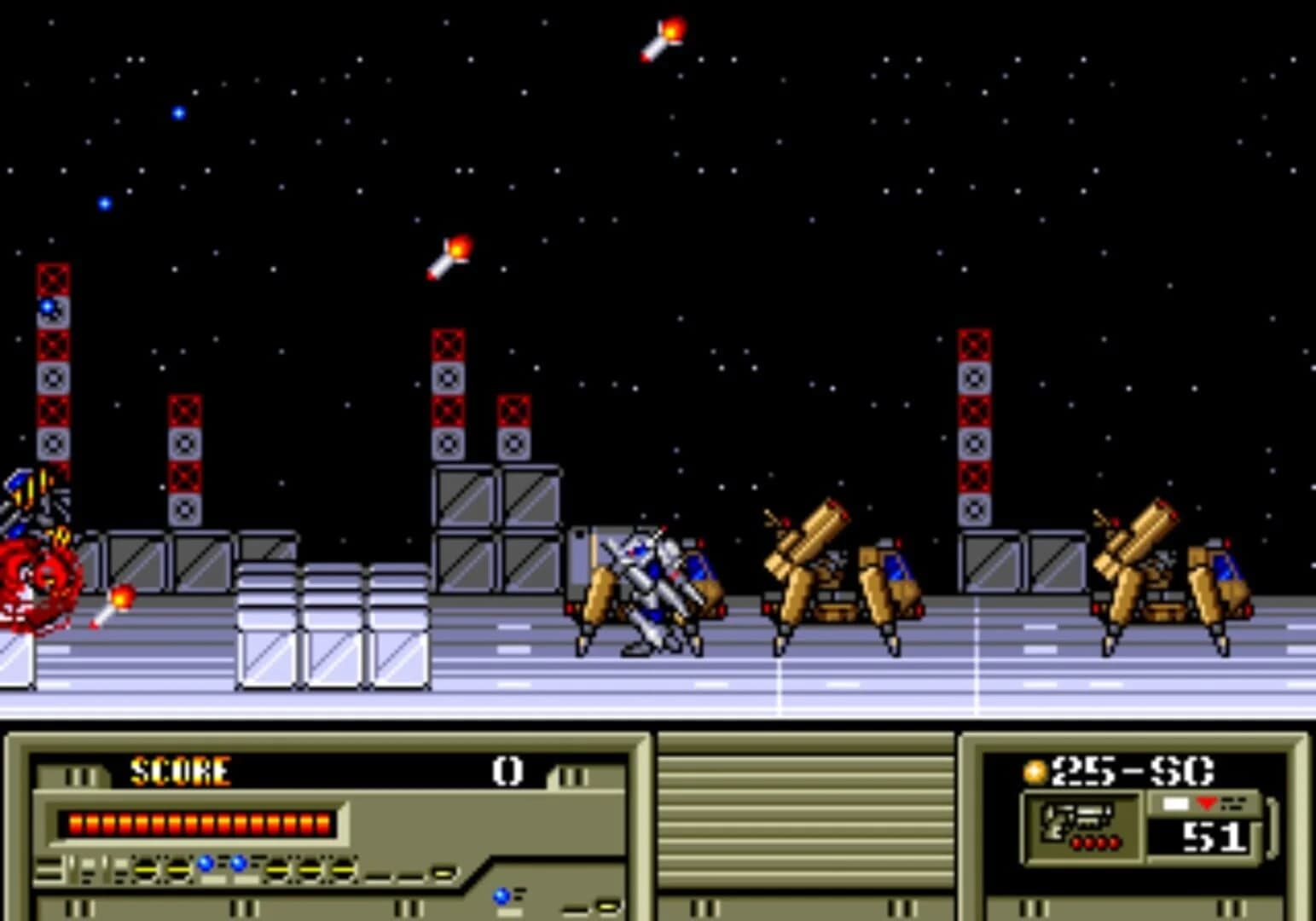
Task: Toggle the left blue indicator light on the console
Action: [205, 865]
